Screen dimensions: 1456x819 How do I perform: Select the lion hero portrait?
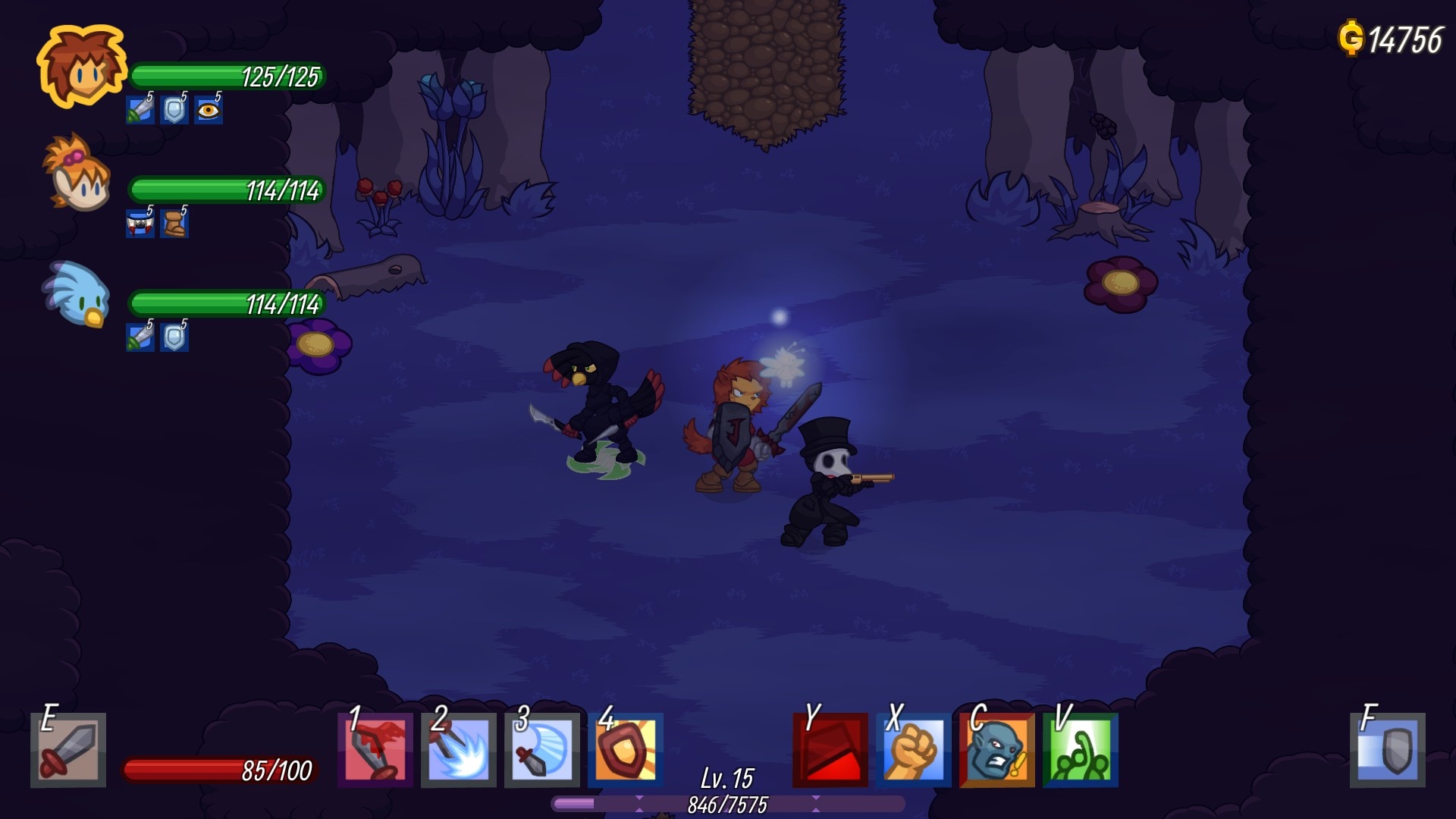click(x=82, y=67)
